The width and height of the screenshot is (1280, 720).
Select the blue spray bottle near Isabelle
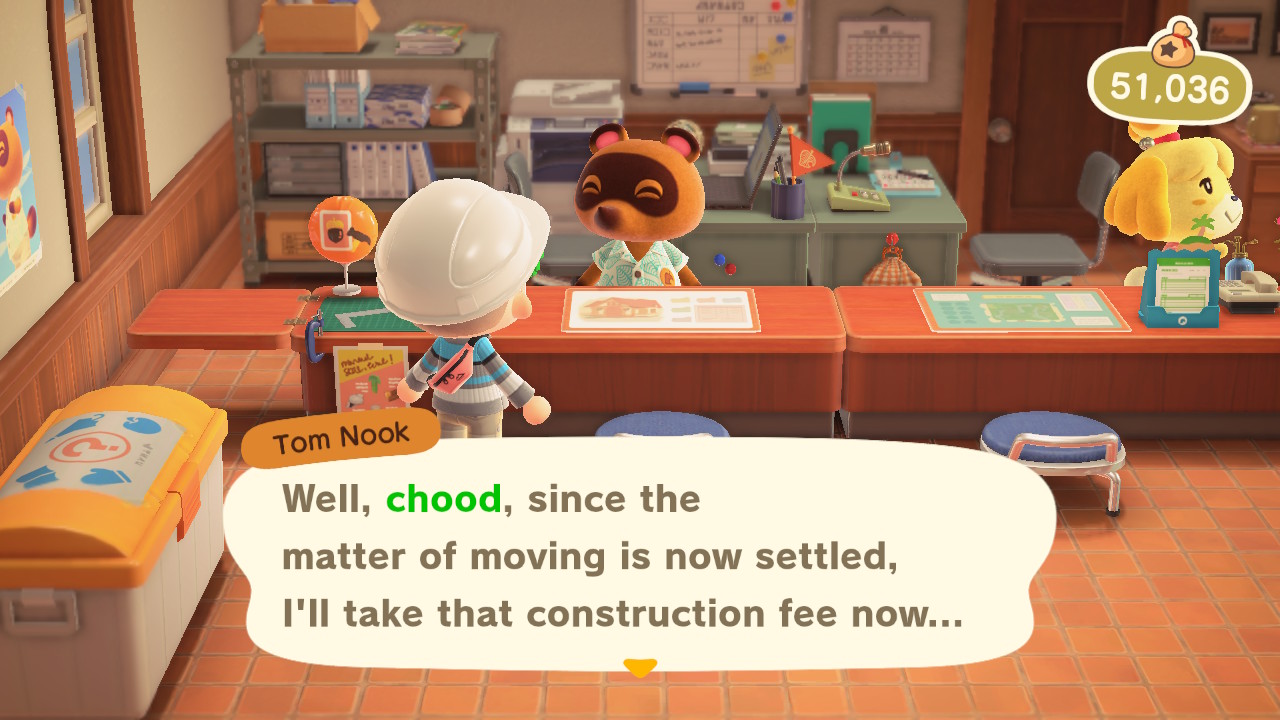tap(1239, 264)
